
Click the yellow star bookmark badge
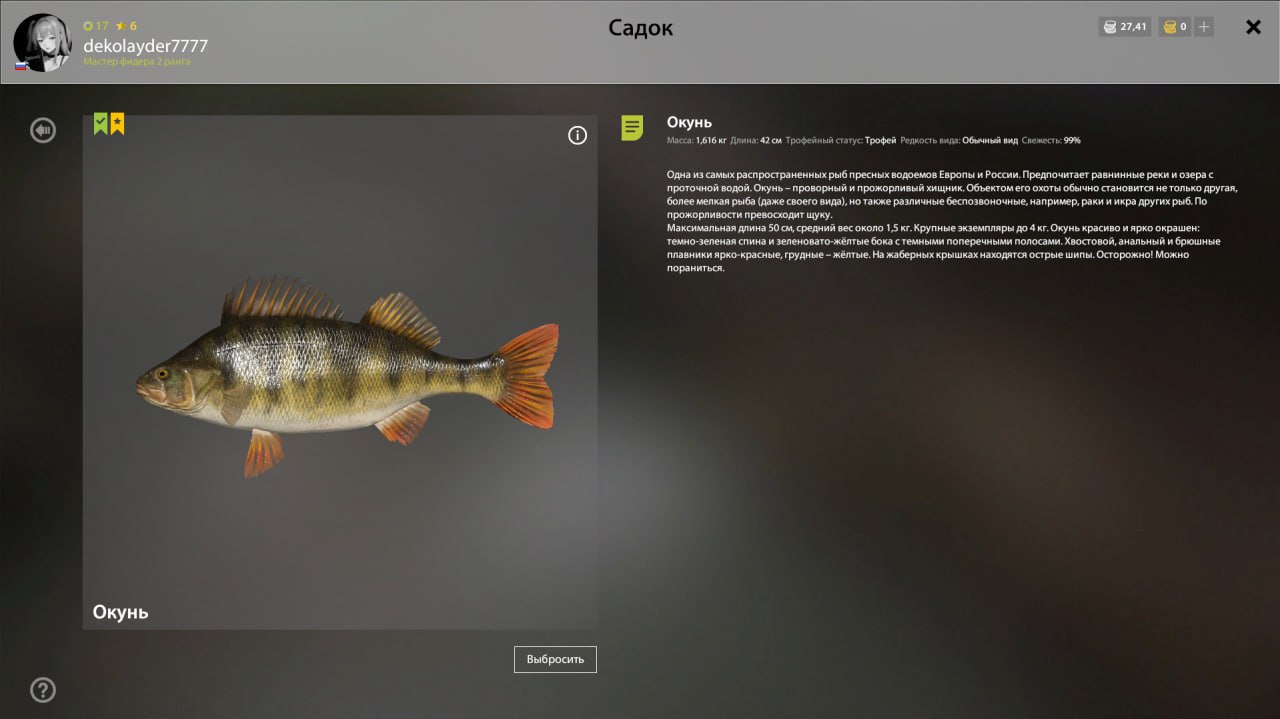pos(117,123)
